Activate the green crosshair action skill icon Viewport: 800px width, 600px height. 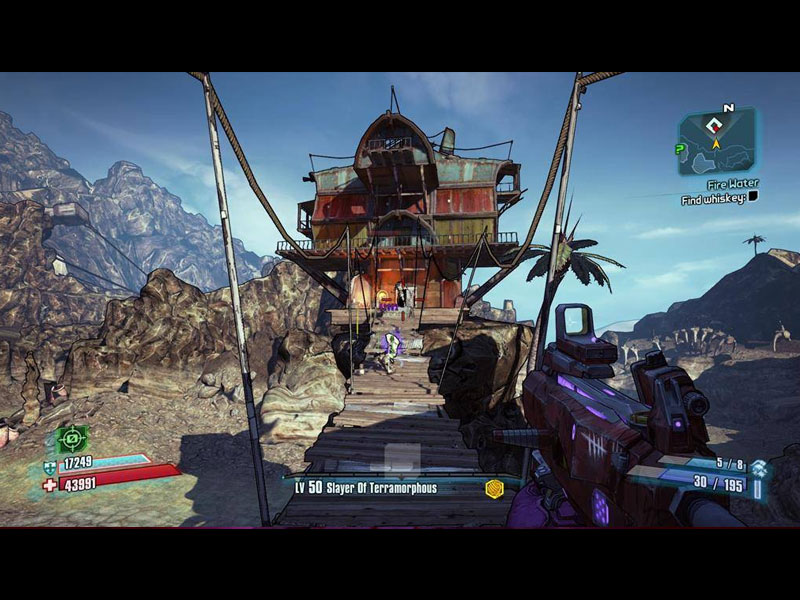click(70, 438)
